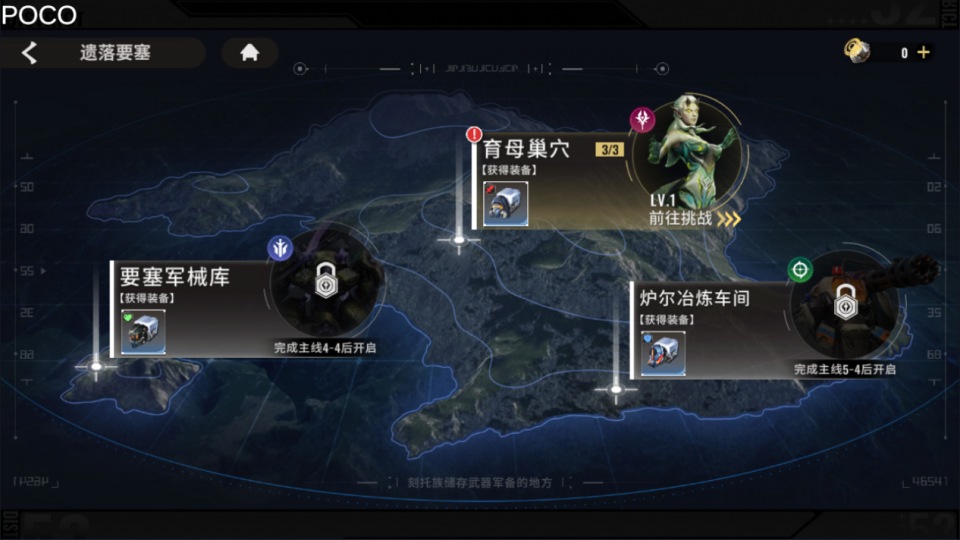Go back from 遗落要塞 screen
This screenshot has height=540, width=960.
click(30, 53)
